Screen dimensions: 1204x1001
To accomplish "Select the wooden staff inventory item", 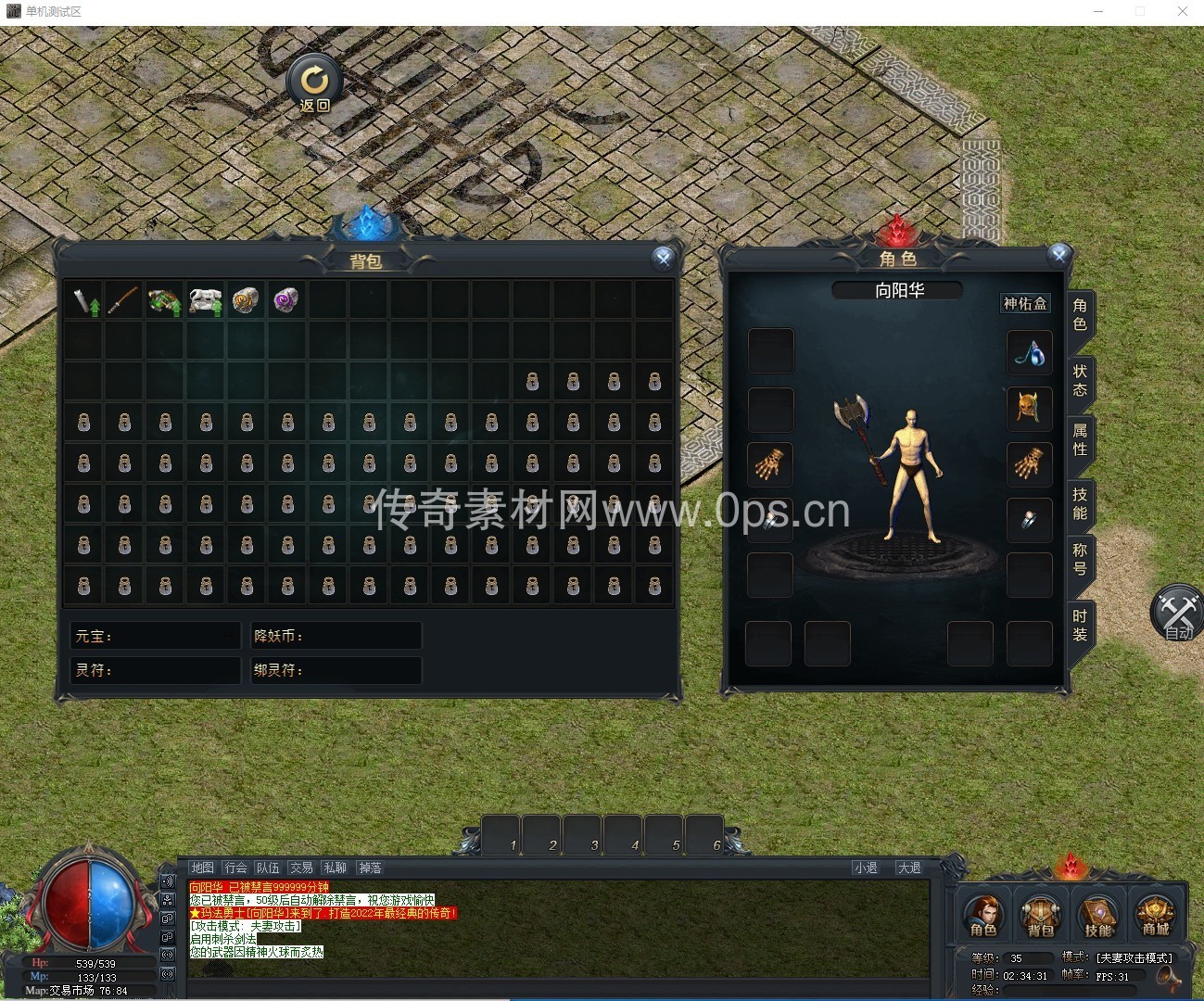I will 124,300.
